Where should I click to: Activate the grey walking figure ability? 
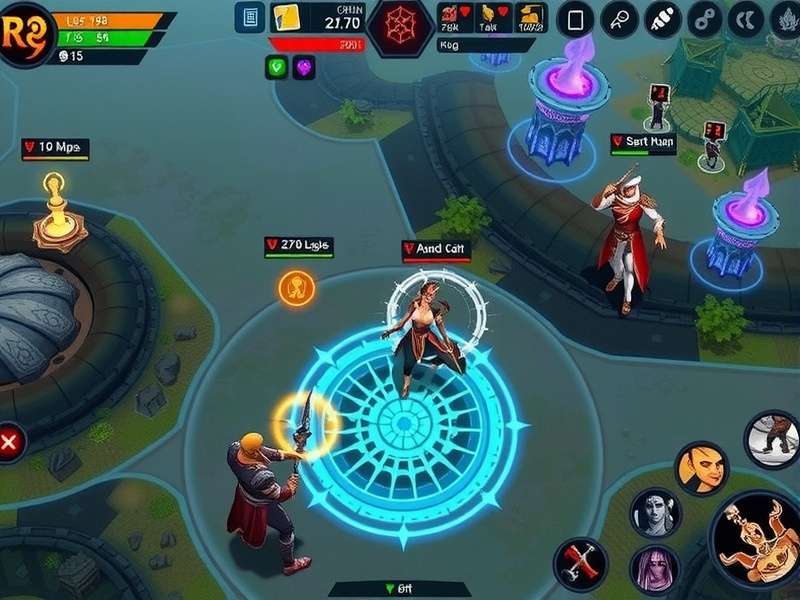[772, 439]
